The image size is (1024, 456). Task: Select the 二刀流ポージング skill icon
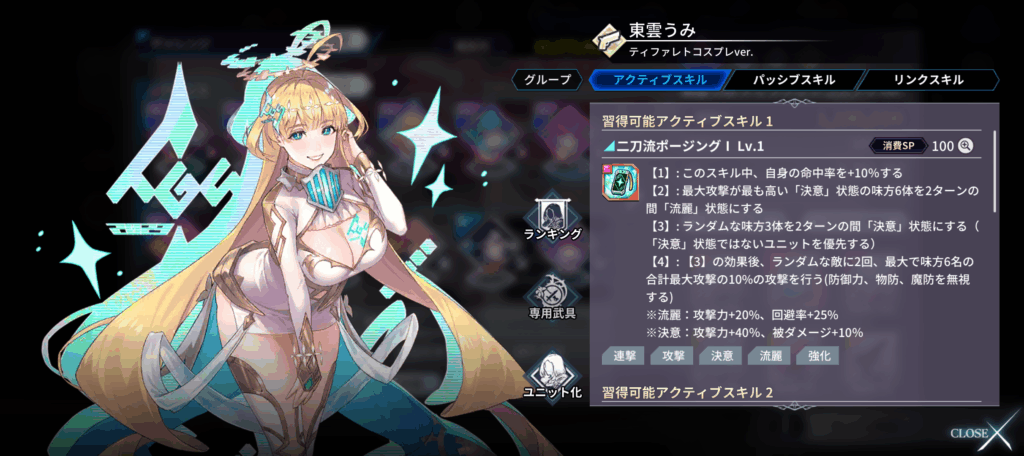coord(619,184)
